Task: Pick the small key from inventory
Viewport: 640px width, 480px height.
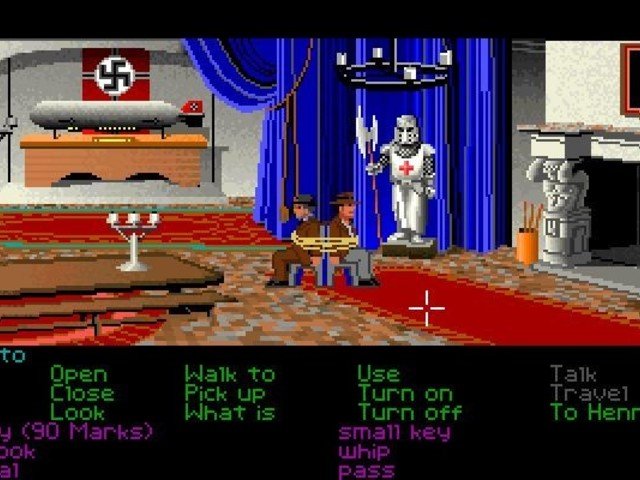Action: 394,432
